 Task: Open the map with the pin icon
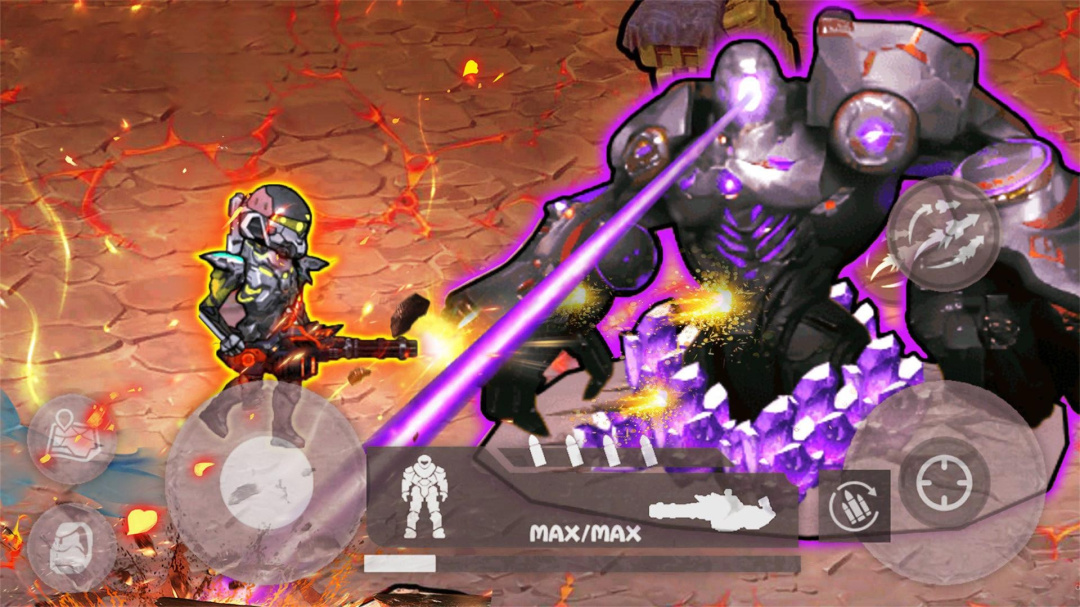pyautogui.click(x=72, y=439)
